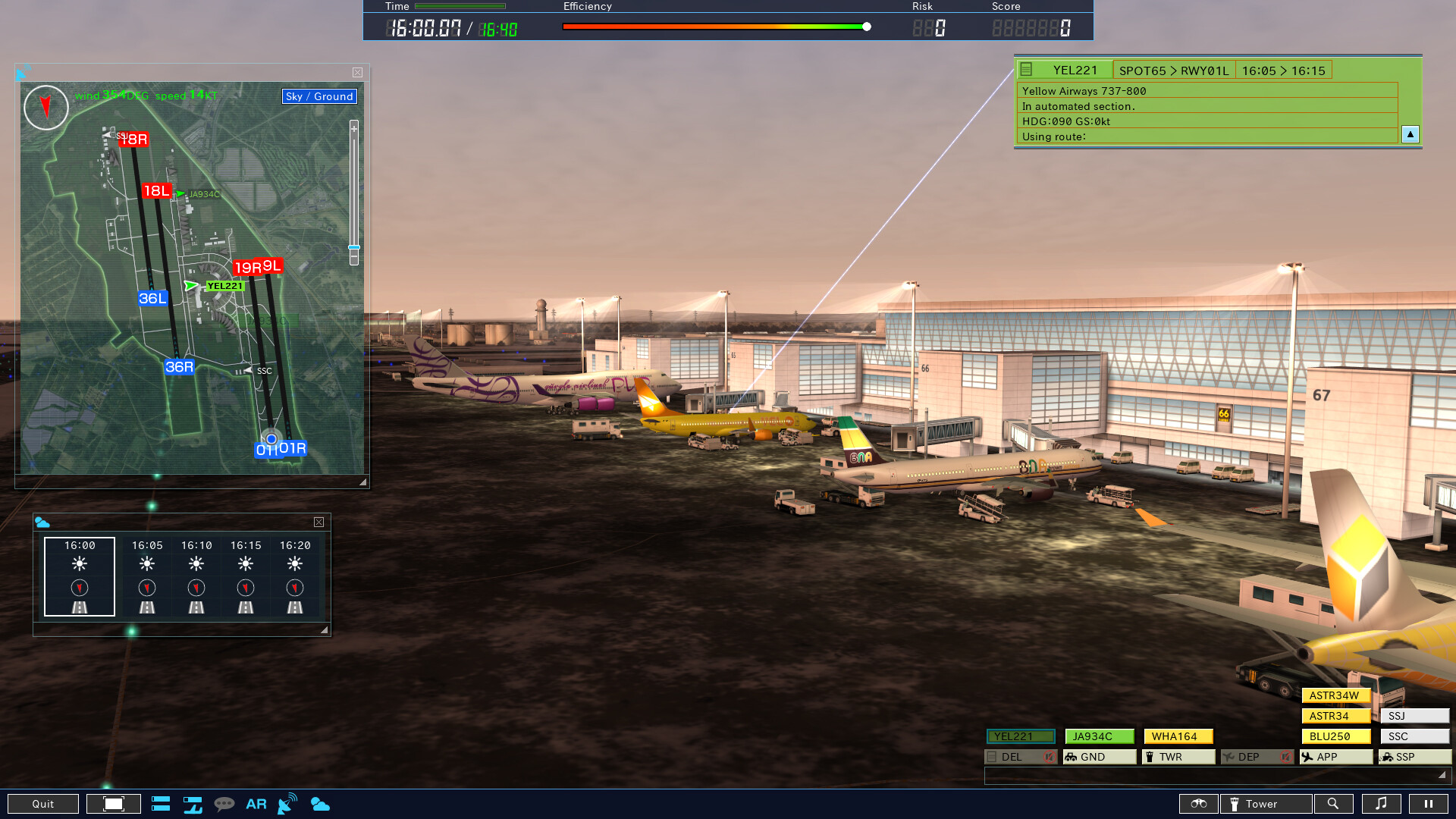Click the Tower view button

(1265, 803)
